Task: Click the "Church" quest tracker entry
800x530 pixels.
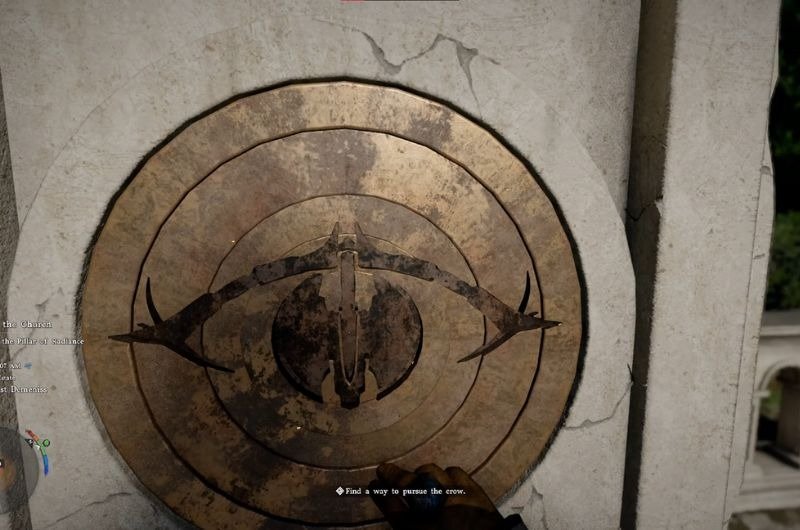Action: 28,324
